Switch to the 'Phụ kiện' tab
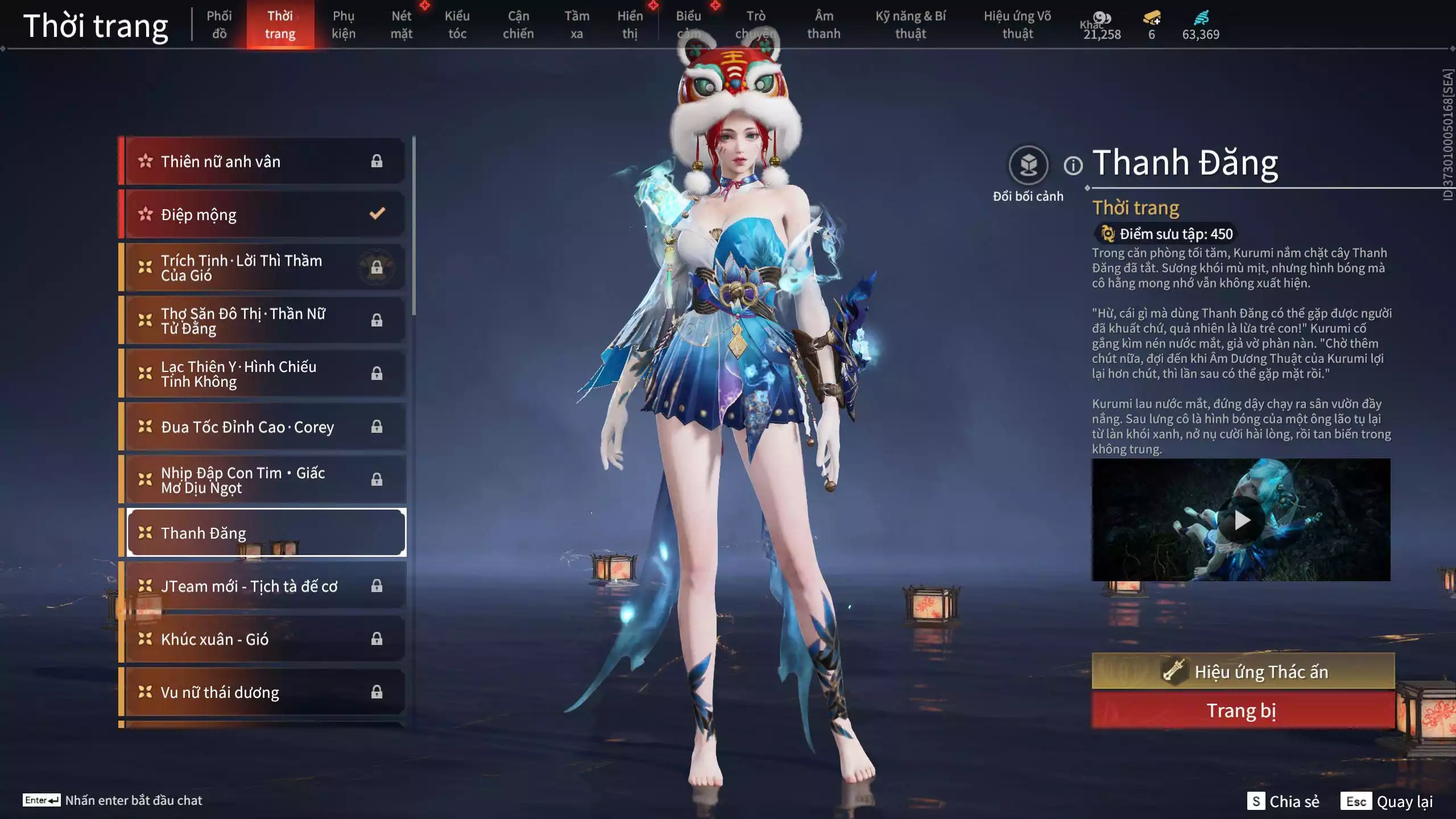The height and width of the screenshot is (819, 1456). click(x=345, y=25)
